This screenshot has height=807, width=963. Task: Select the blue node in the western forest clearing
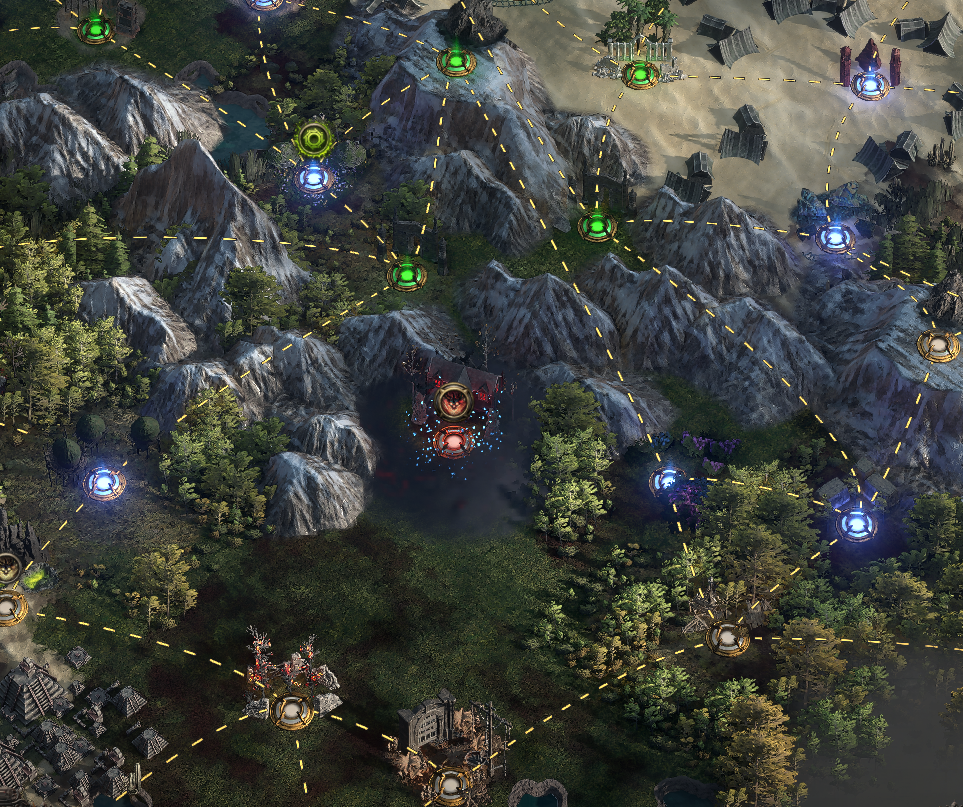[x=104, y=484]
